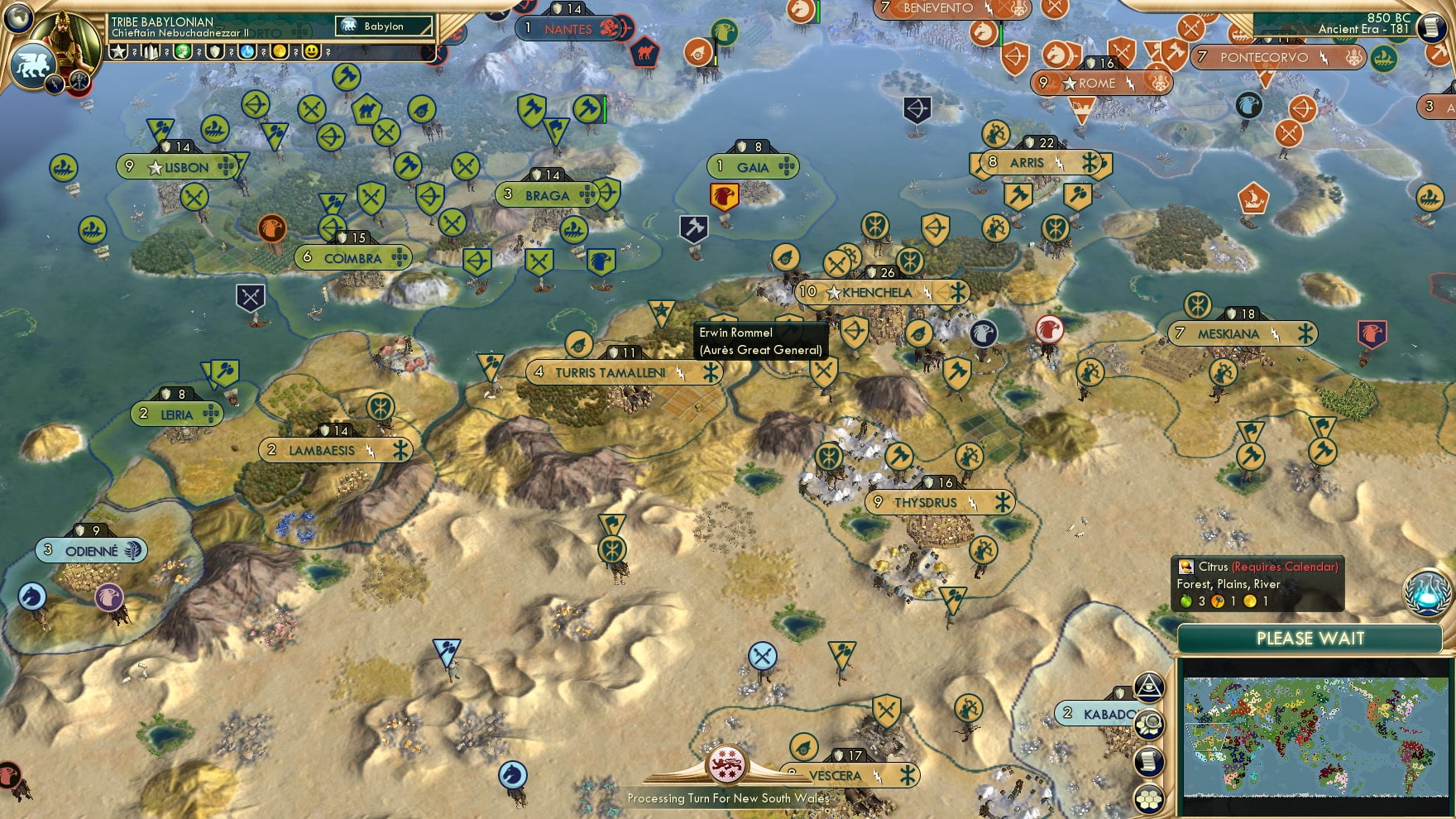The height and width of the screenshot is (819, 1456).
Task: Open the Khenchela city screen banner
Action: click(x=875, y=292)
